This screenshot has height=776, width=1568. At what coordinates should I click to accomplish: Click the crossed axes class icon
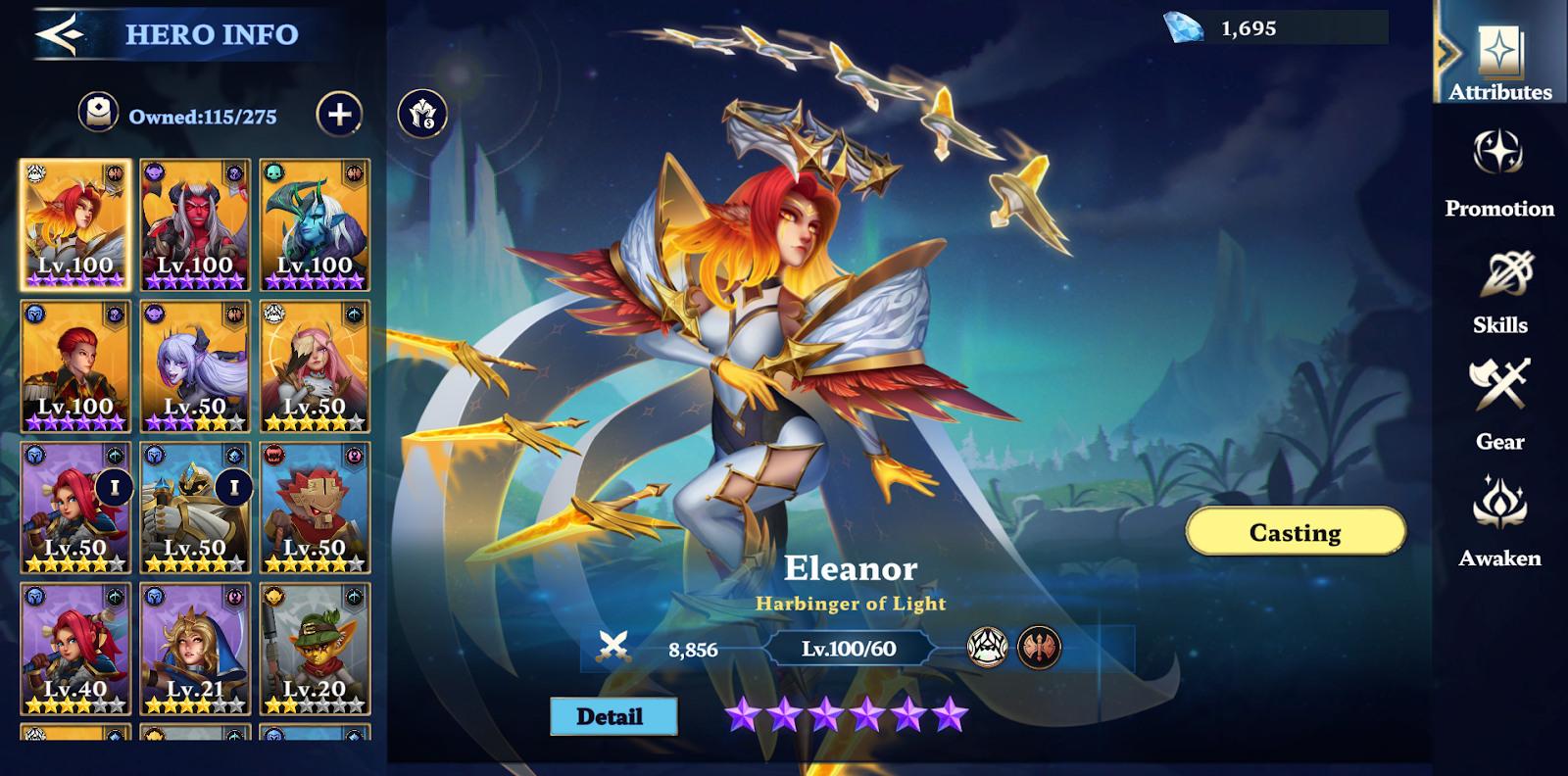coord(1039,648)
